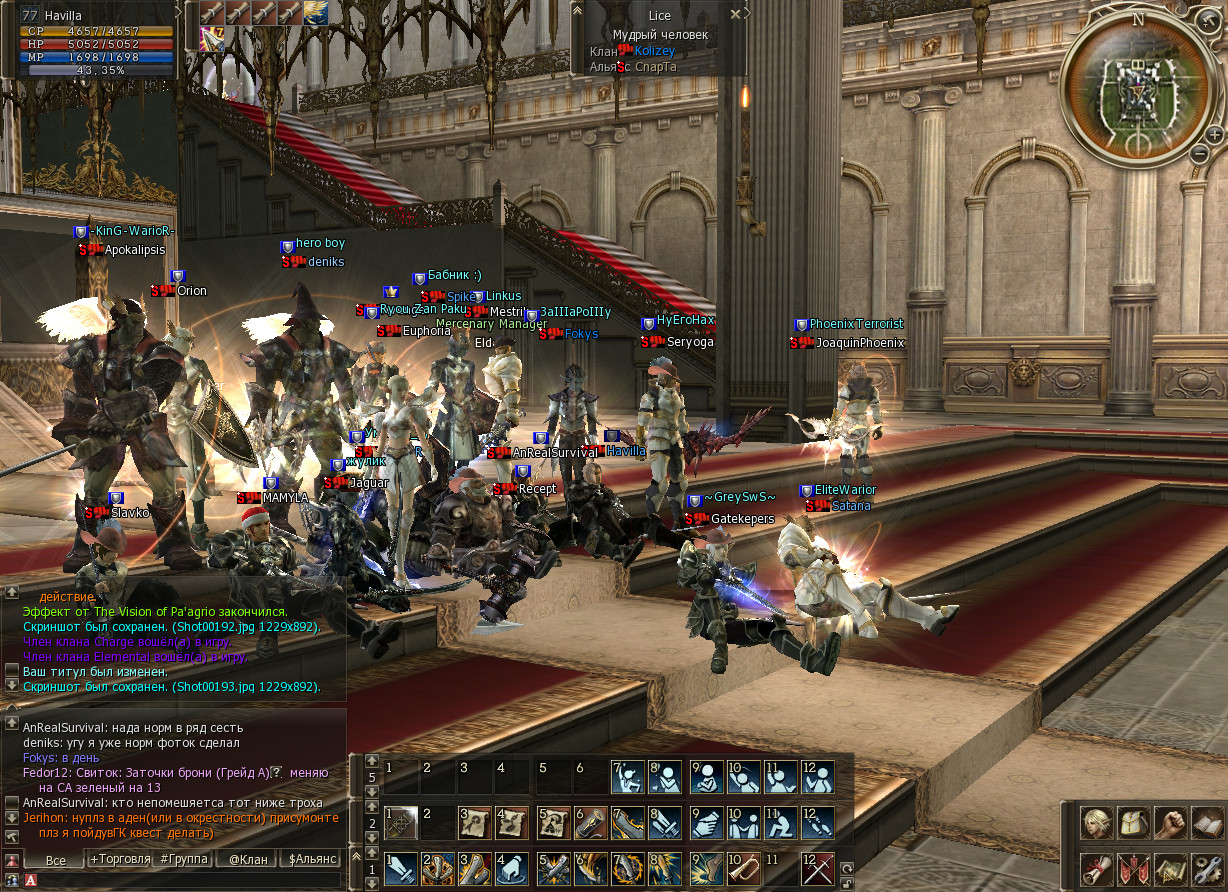The image size is (1228, 892).
Task: Activate the handshake trade action icon
Action: click(x=705, y=822)
